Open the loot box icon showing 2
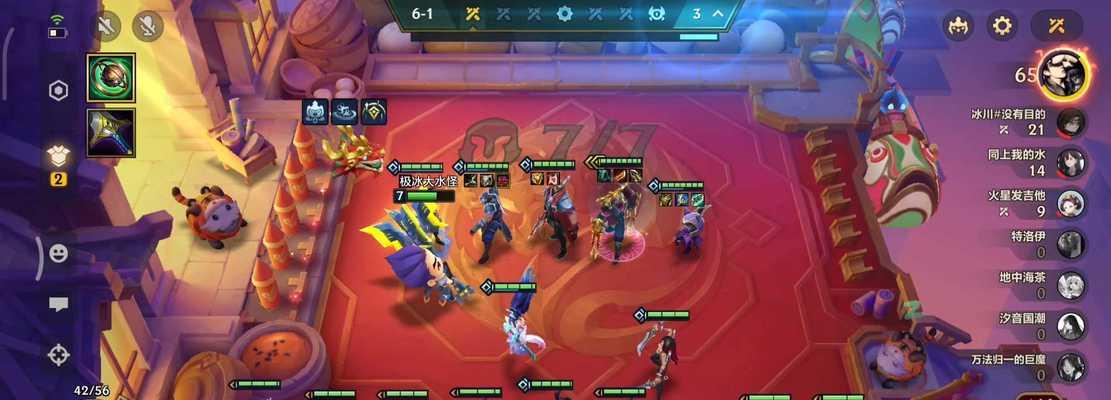The width and height of the screenshot is (1111, 400). [x=59, y=156]
